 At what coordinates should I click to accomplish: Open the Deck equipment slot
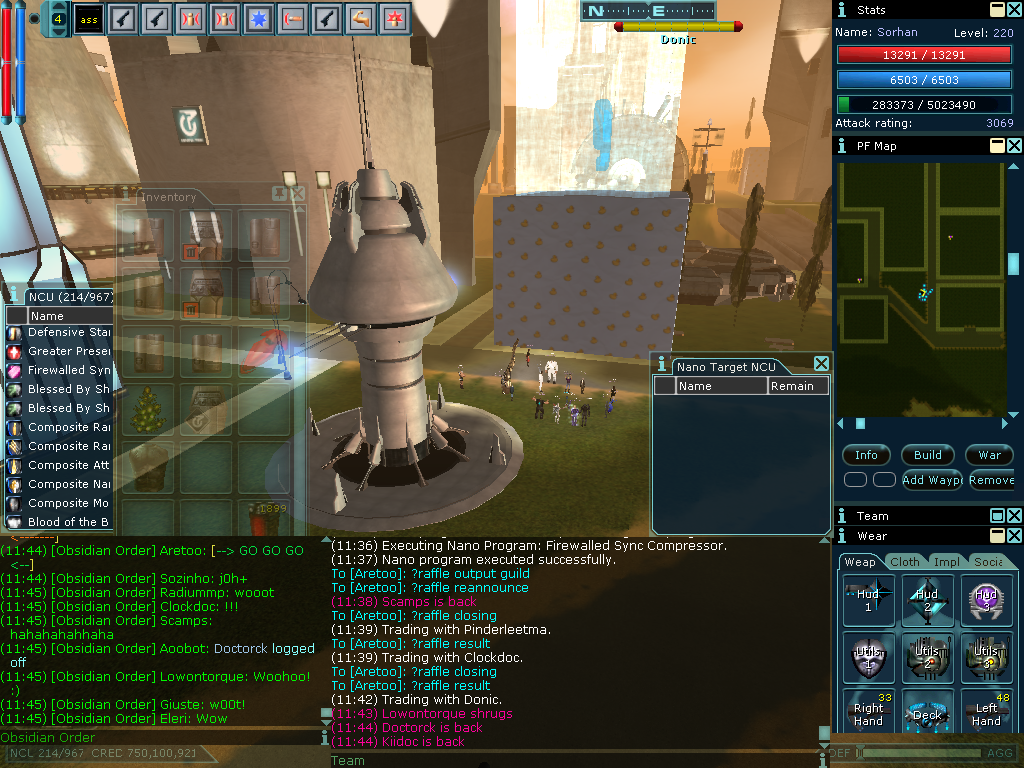coord(927,713)
